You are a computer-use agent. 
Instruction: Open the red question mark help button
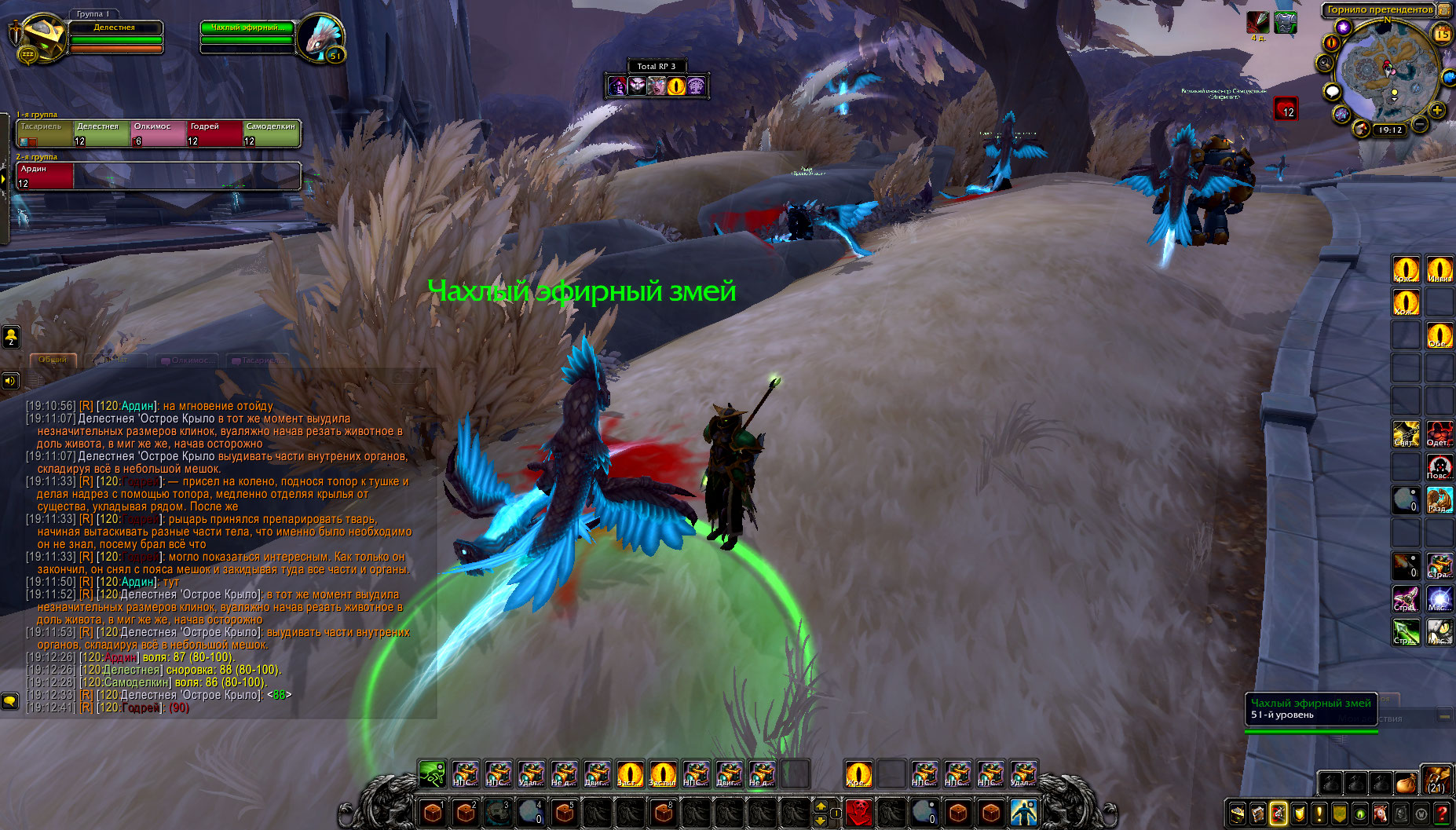tap(1442, 814)
